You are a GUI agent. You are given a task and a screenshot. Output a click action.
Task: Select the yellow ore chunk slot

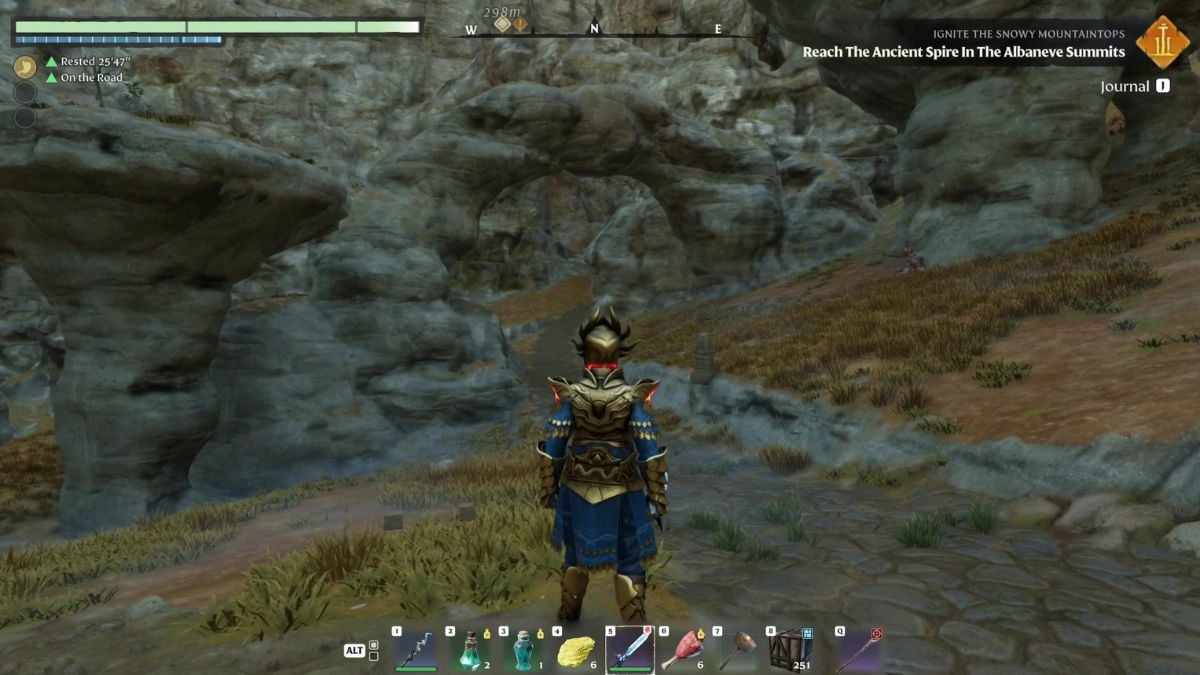coord(575,651)
